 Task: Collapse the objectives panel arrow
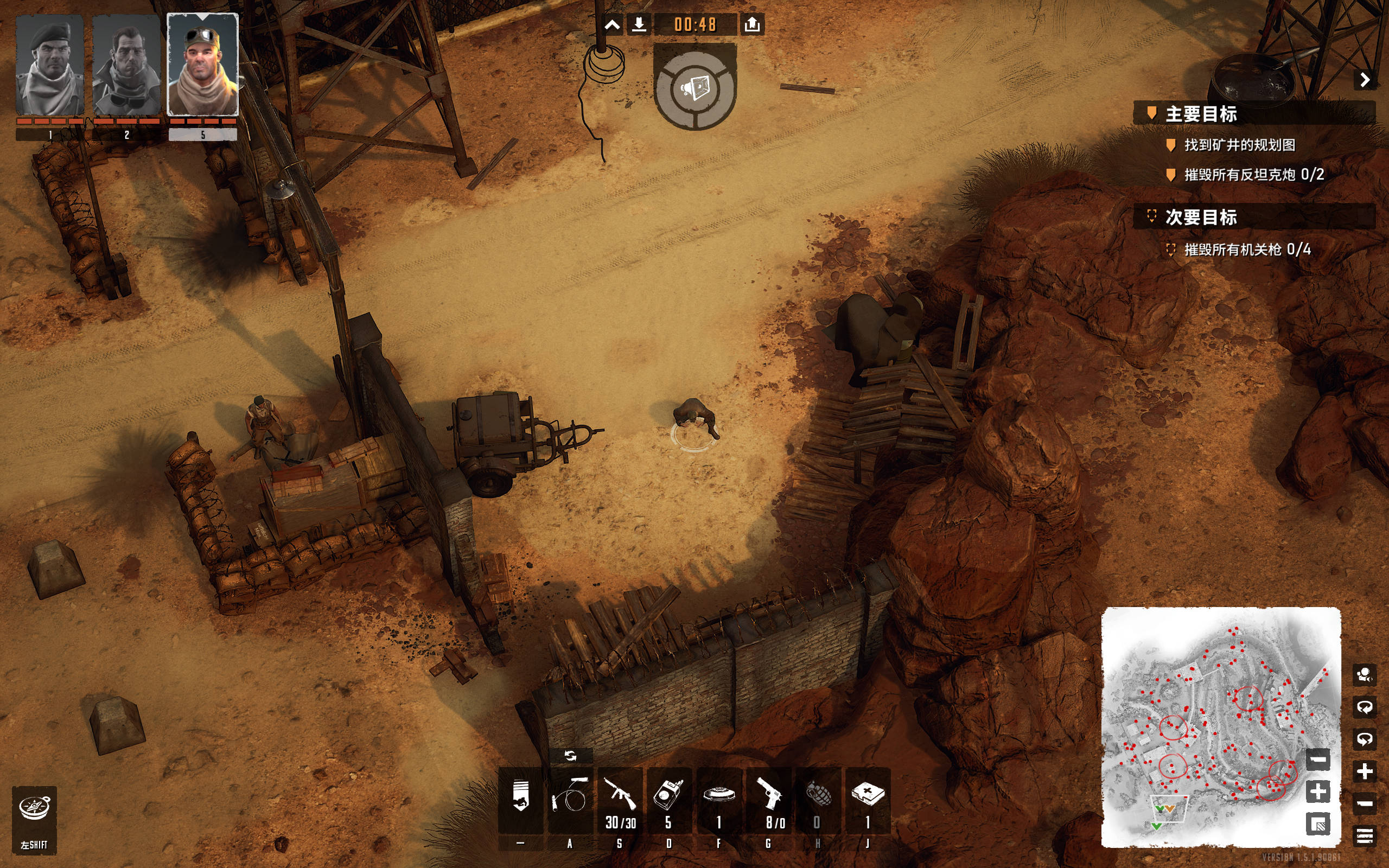(x=1365, y=80)
